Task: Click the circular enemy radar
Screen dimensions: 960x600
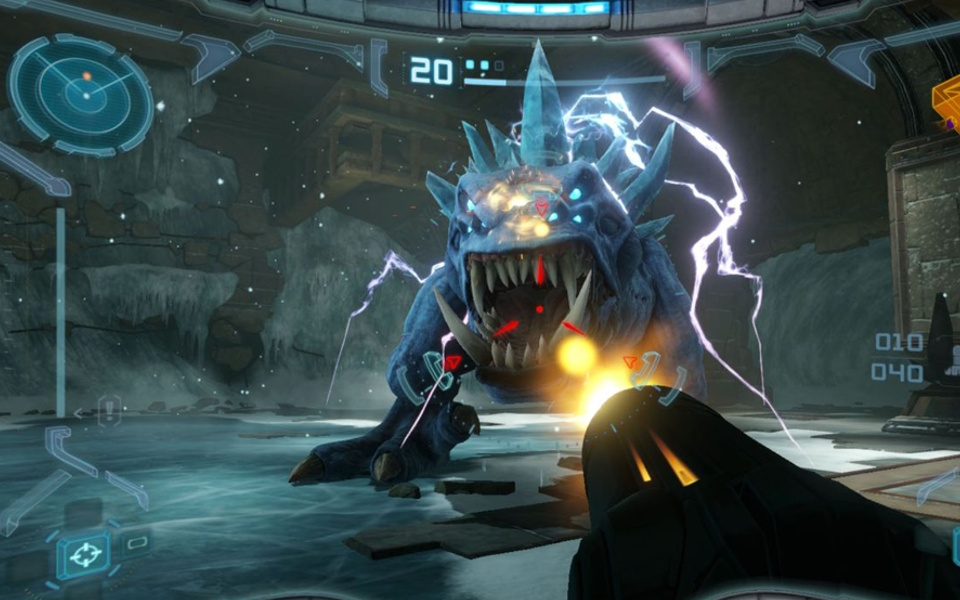Action: tap(80, 94)
